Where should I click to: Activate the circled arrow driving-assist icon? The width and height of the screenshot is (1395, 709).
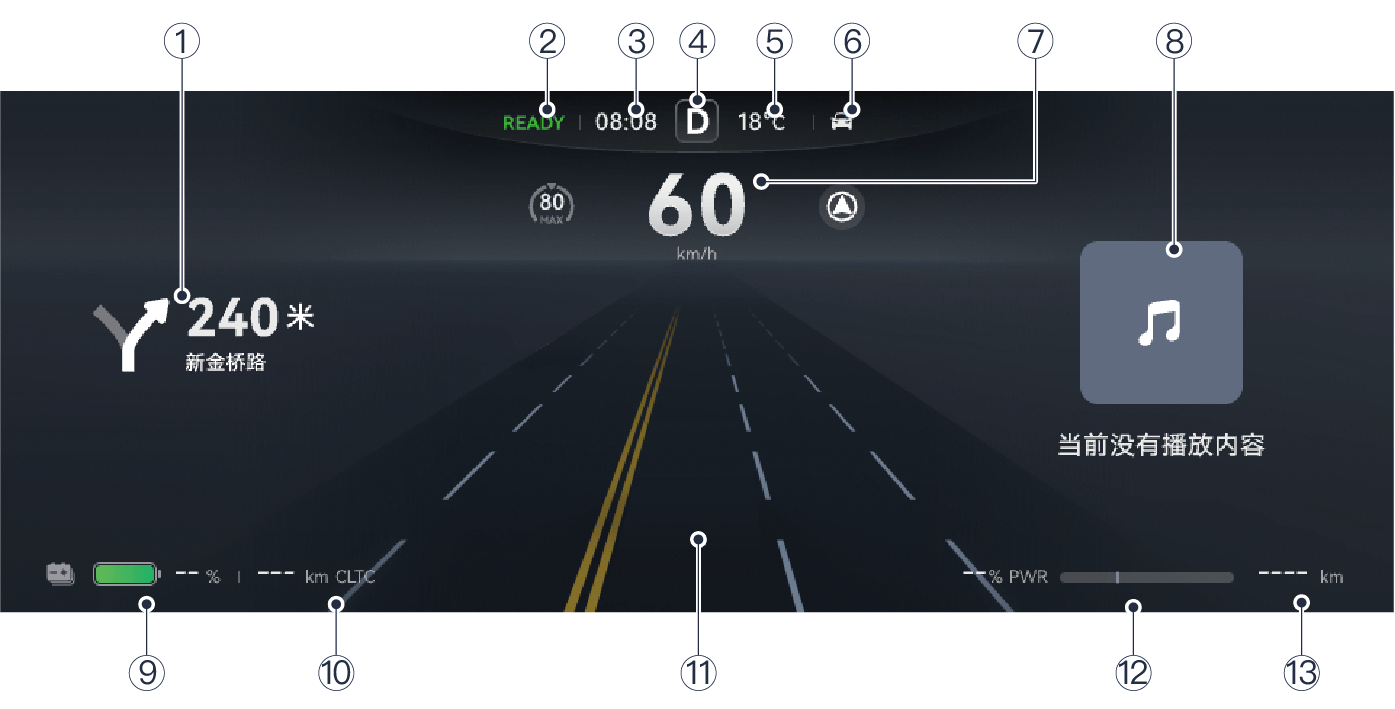(842, 207)
